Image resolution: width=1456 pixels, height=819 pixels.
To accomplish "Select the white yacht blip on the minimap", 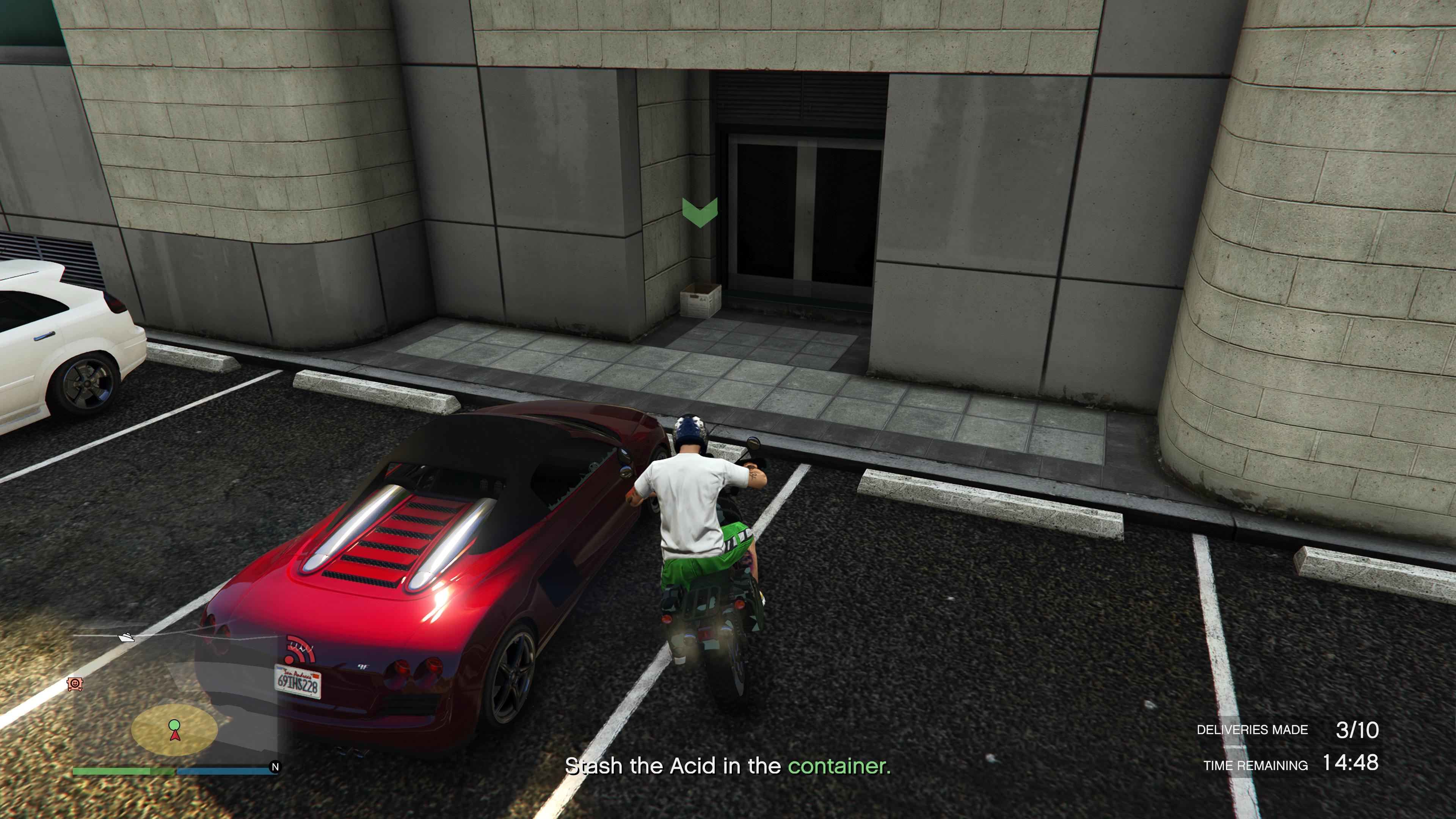I will pos(127,637).
